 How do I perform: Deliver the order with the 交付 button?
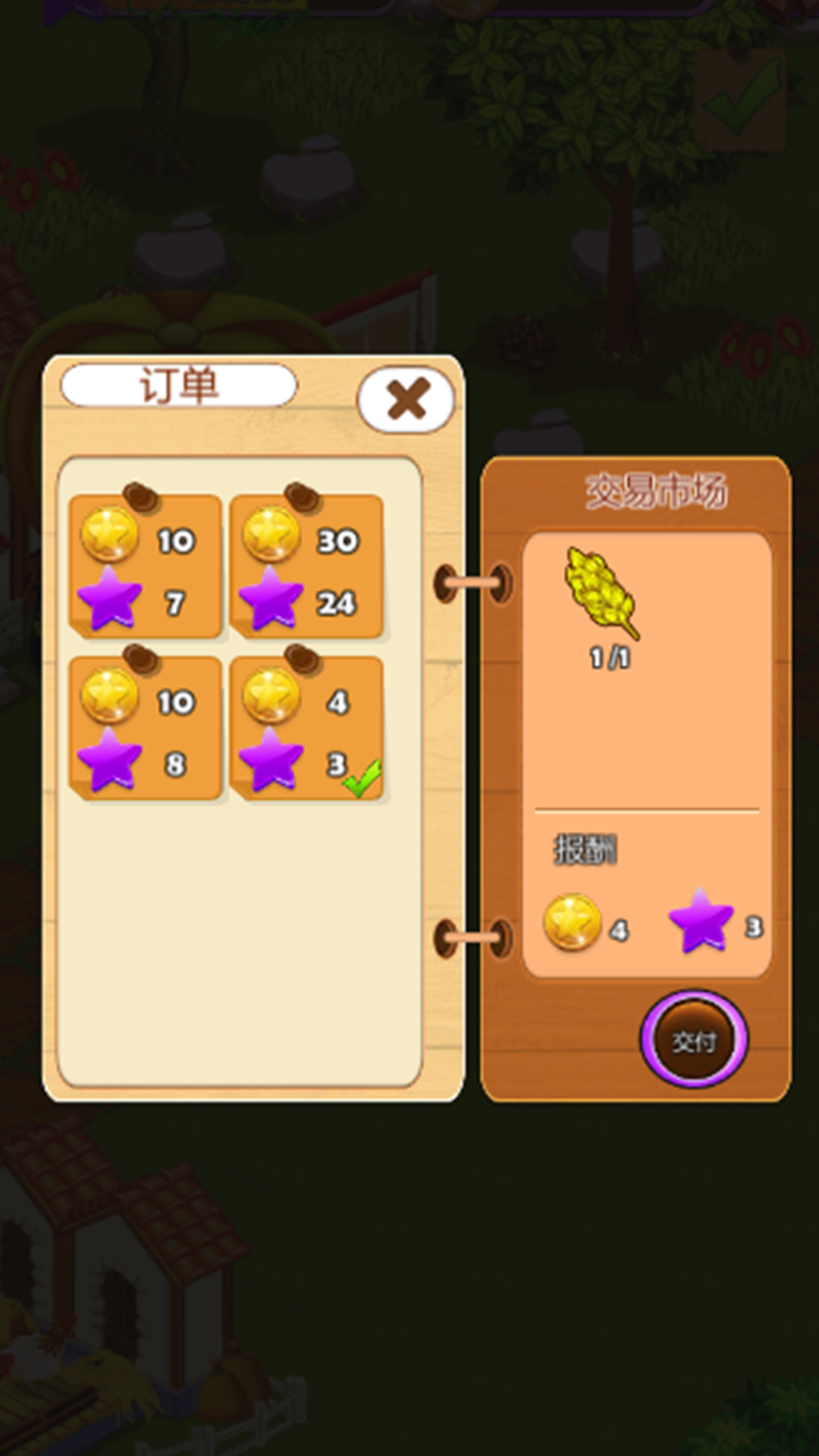(694, 1040)
